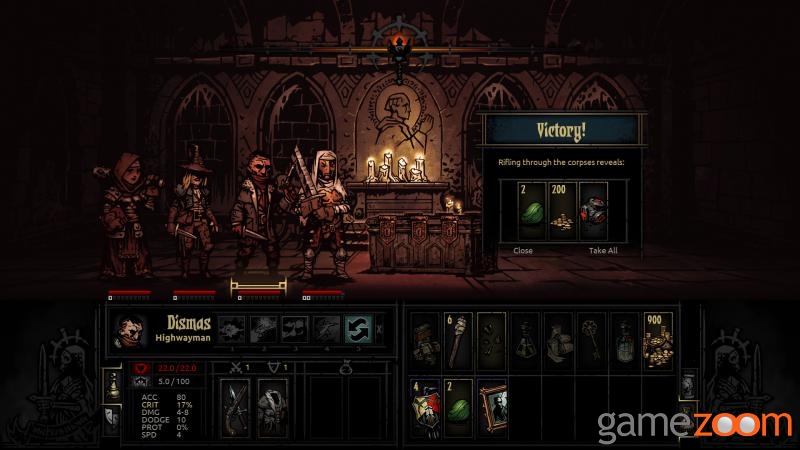Collect the 200 gold loot pile

pos(562,210)
